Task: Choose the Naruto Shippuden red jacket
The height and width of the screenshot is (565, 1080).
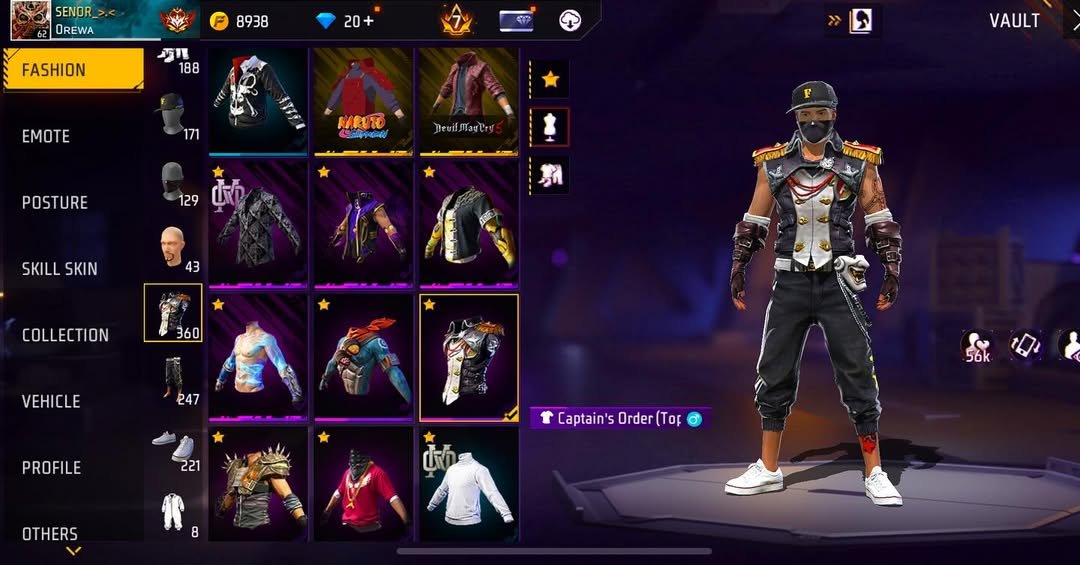Action: (362, 100)
